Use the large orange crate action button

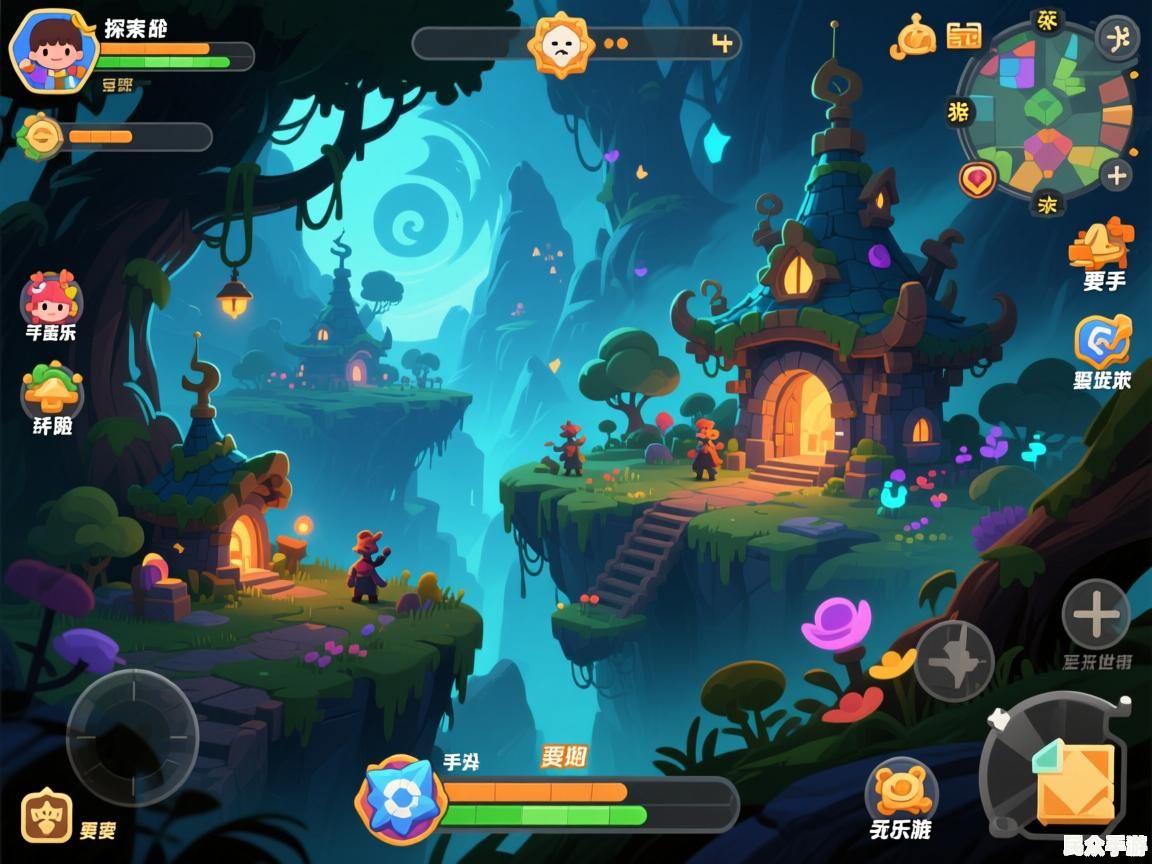pos(1072,781)
